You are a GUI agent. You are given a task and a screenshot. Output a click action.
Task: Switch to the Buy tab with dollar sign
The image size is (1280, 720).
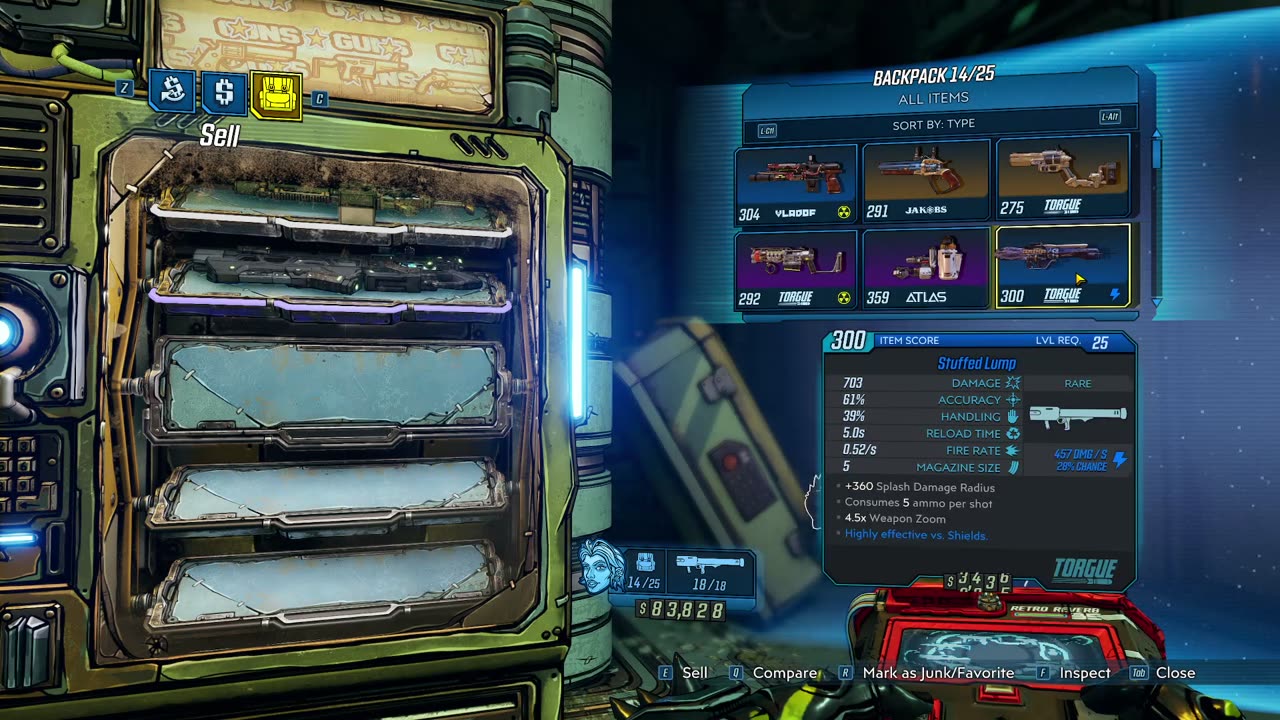(224, 93)
